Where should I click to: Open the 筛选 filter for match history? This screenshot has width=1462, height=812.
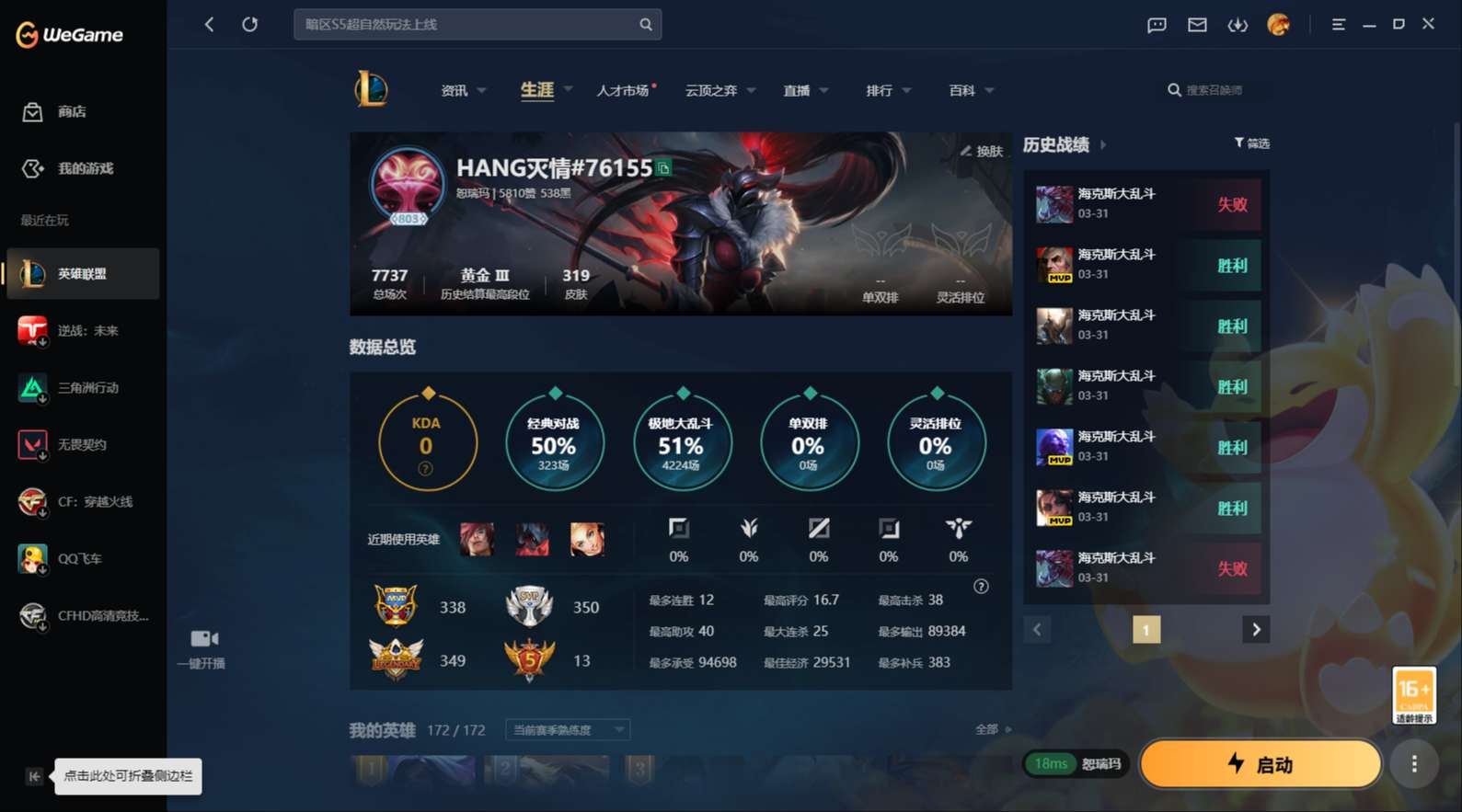click(1251, 143)
